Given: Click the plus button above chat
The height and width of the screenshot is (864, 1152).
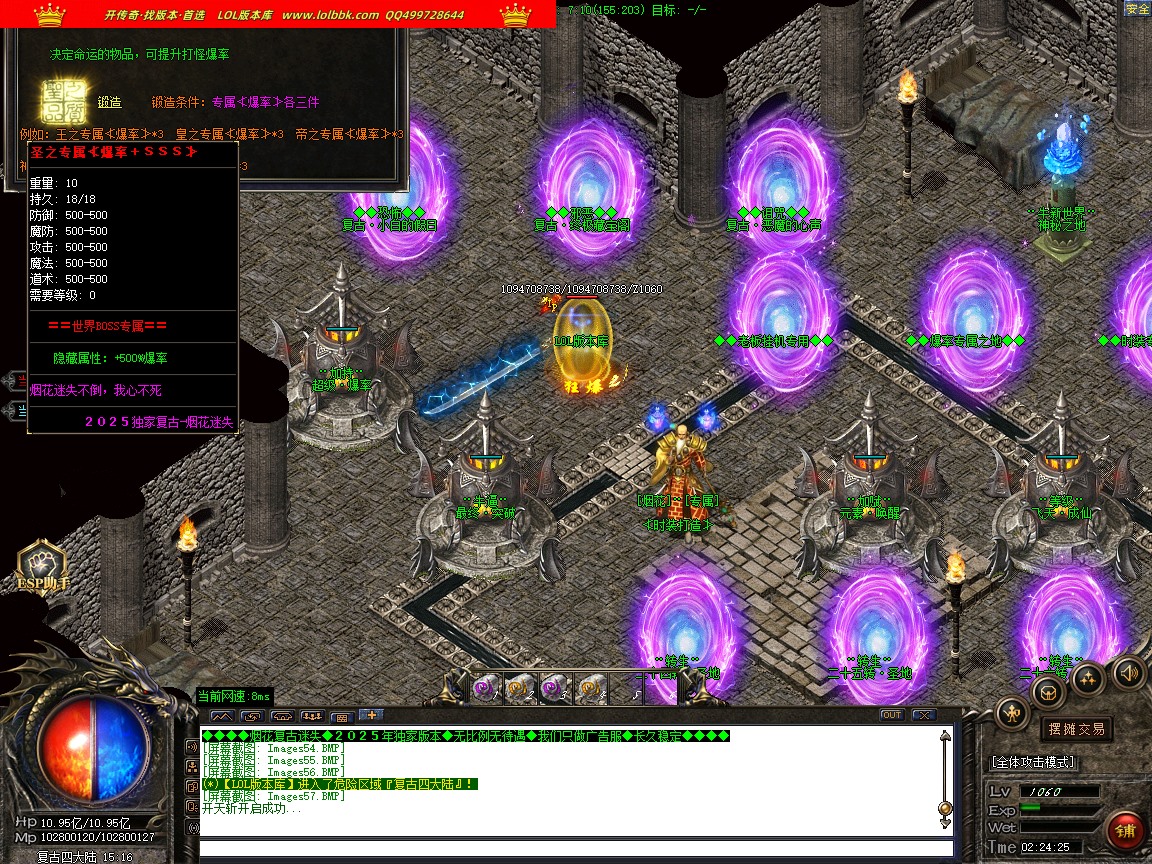Looking at the screenshot, I should [x=370, y=715].
